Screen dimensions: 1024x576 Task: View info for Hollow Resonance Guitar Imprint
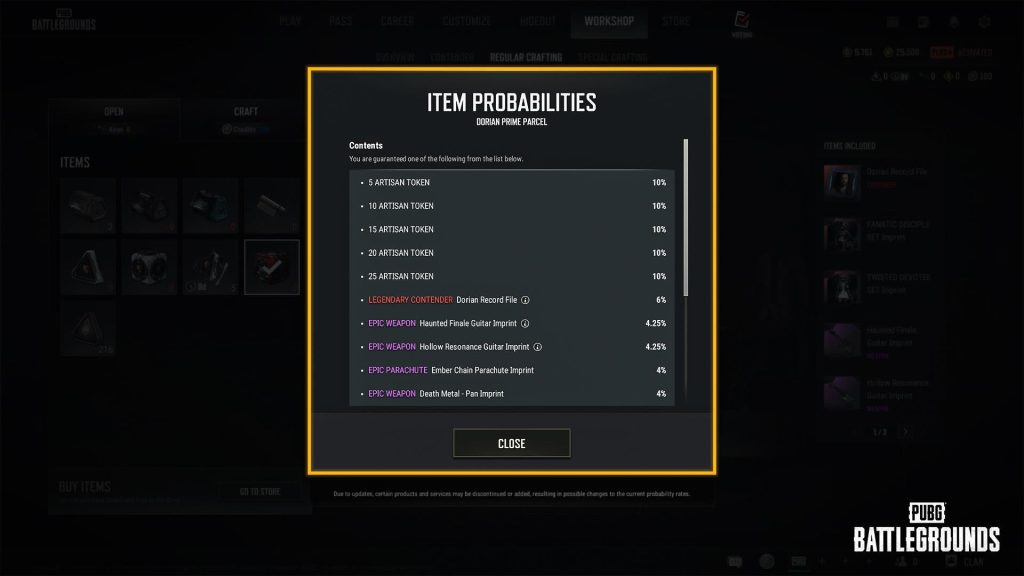pyautogui.click(x=537, y=347)
